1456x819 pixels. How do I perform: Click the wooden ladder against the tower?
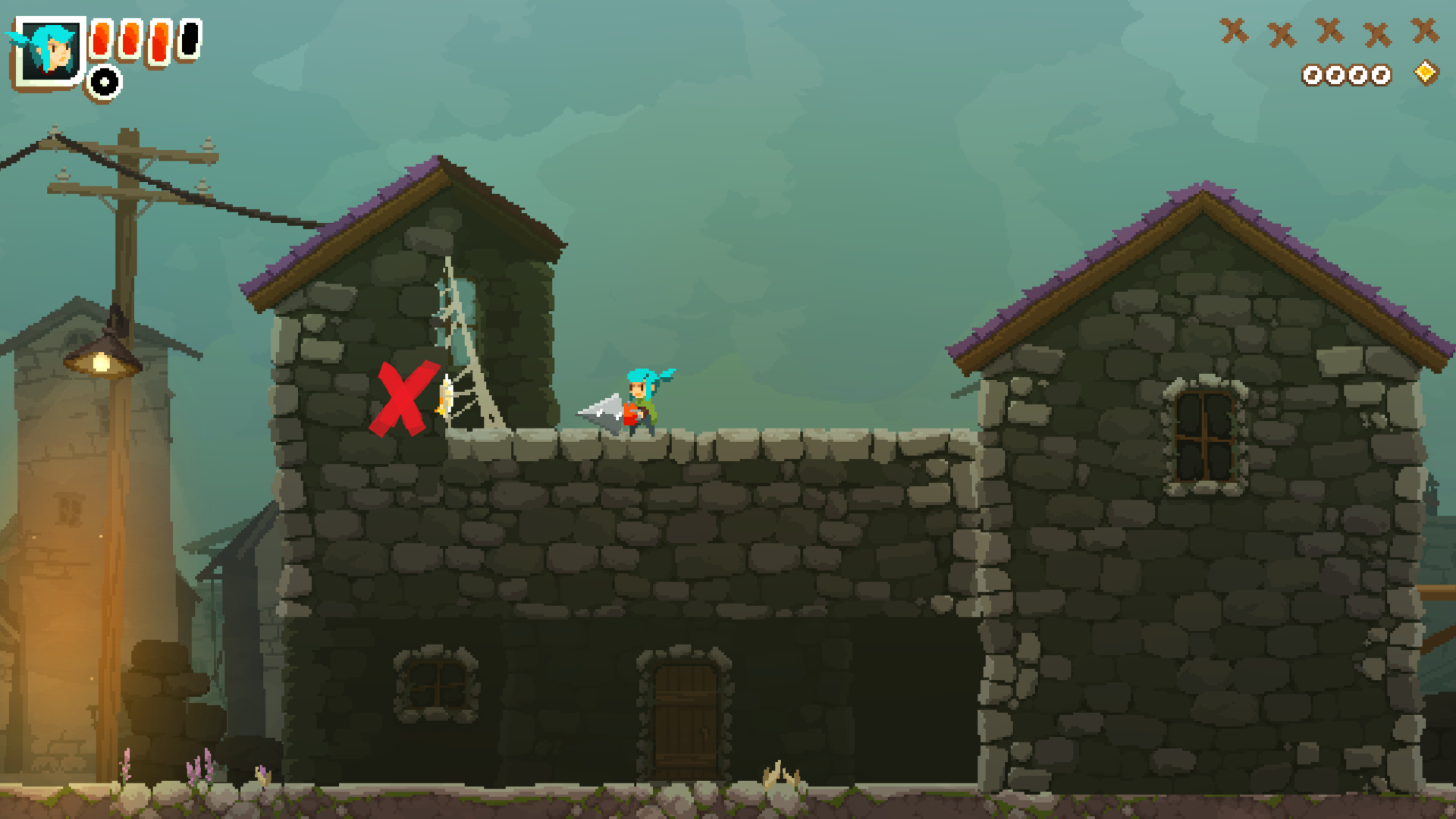point(466,341)
